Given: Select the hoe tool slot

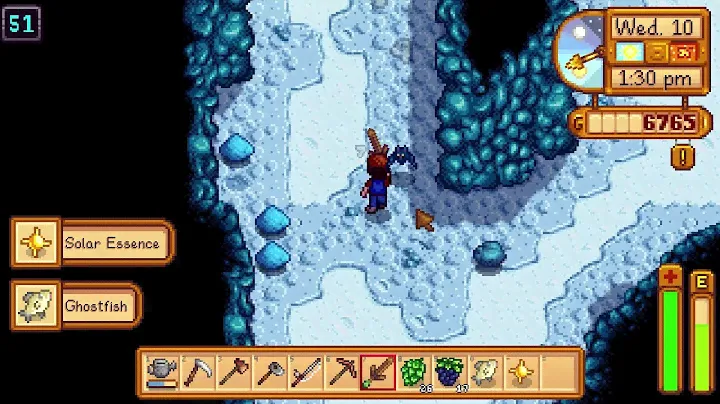Looking at the screenshot, I should (269, 371).
